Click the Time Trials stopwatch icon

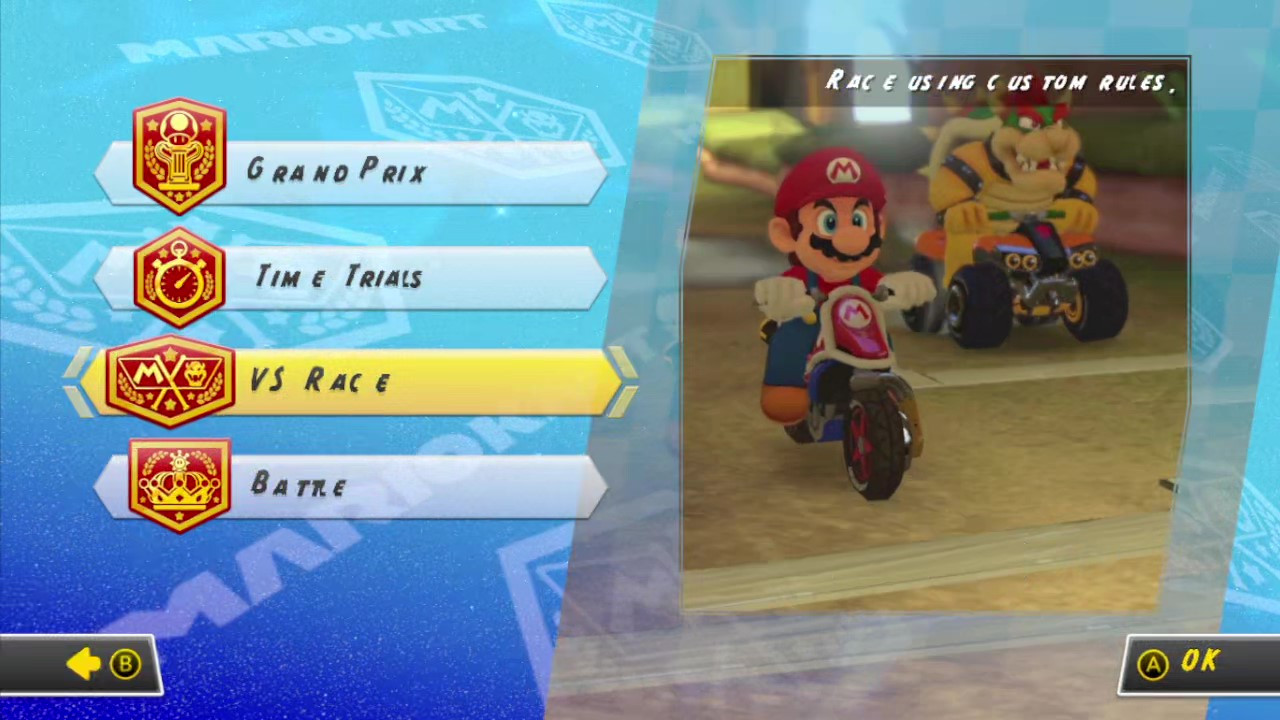point(178,277)
